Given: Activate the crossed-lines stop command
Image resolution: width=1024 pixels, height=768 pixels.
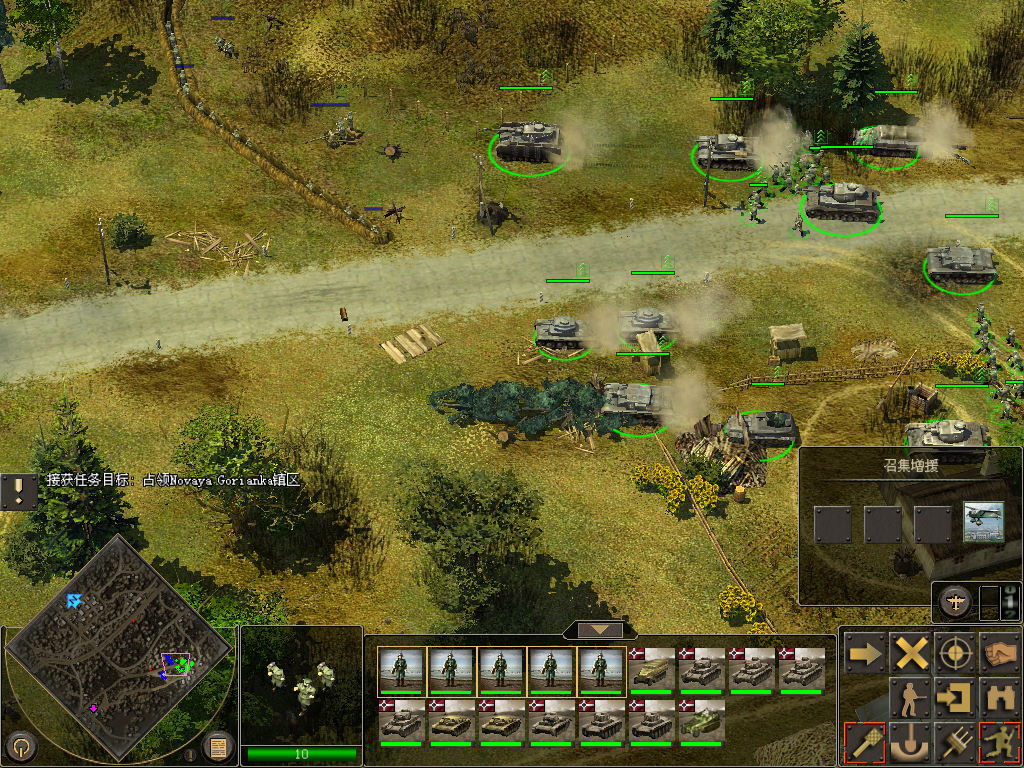Looking at the screenshot, I should click(x=911, y=655).
